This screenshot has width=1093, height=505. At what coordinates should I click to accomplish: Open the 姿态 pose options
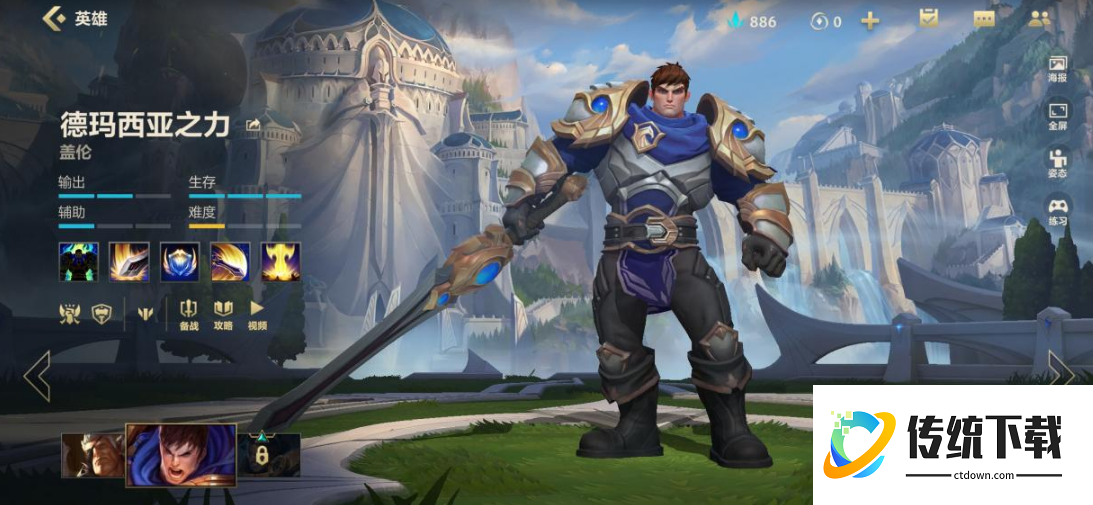[1057, 163]
